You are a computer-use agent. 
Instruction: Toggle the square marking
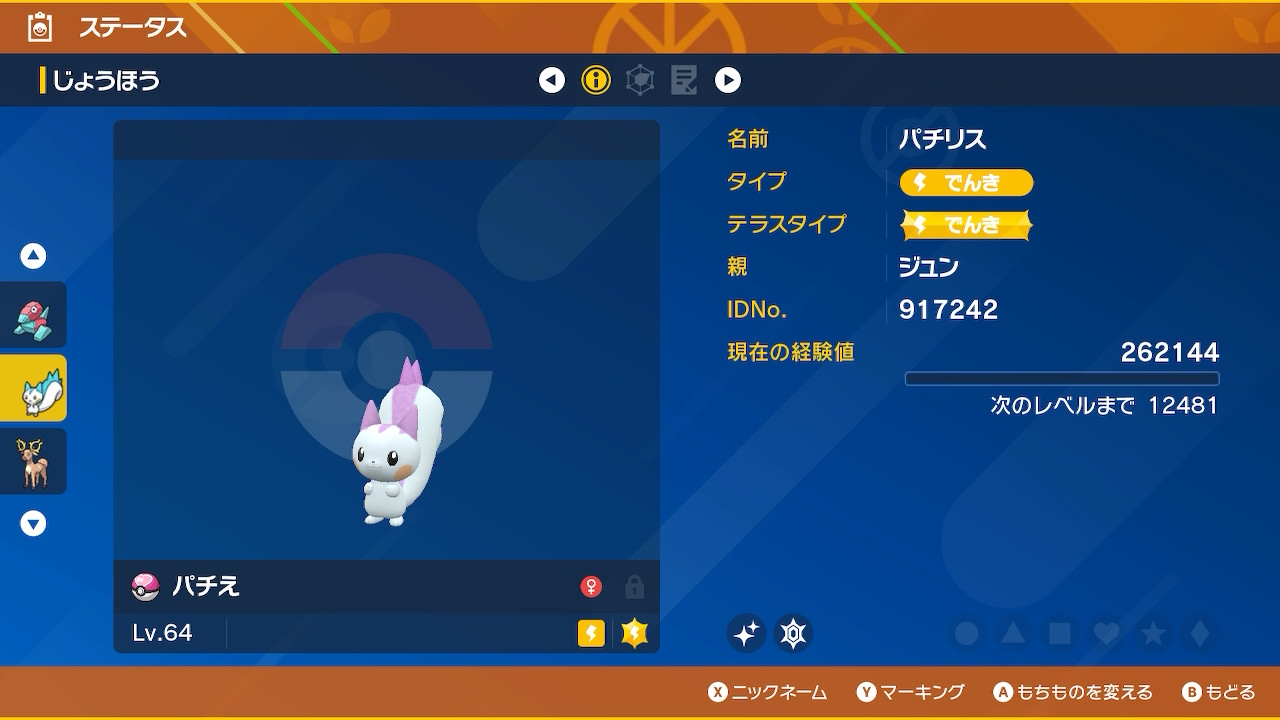tap(1059, 633)
